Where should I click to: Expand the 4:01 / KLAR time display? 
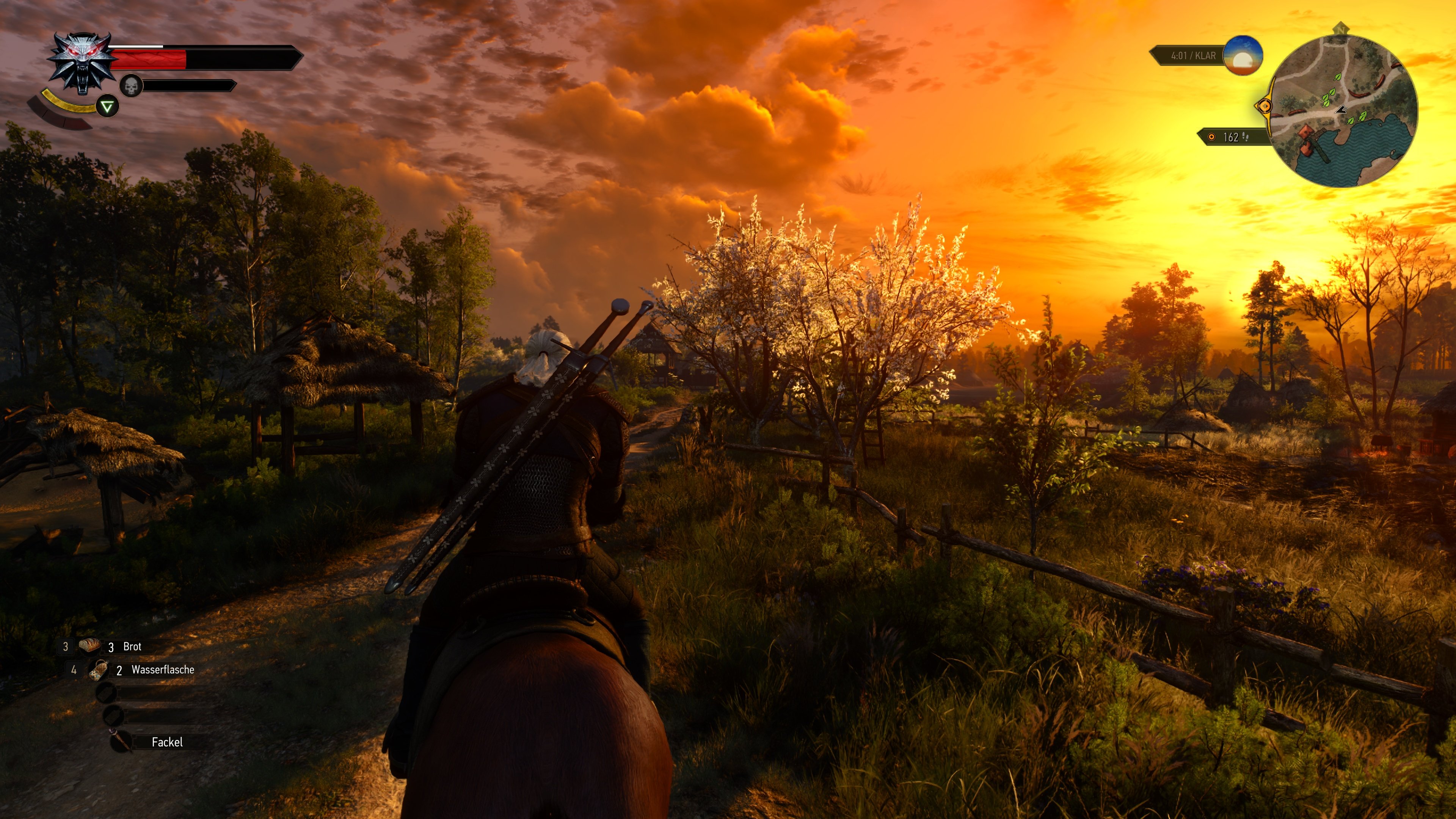point(1192,56)
